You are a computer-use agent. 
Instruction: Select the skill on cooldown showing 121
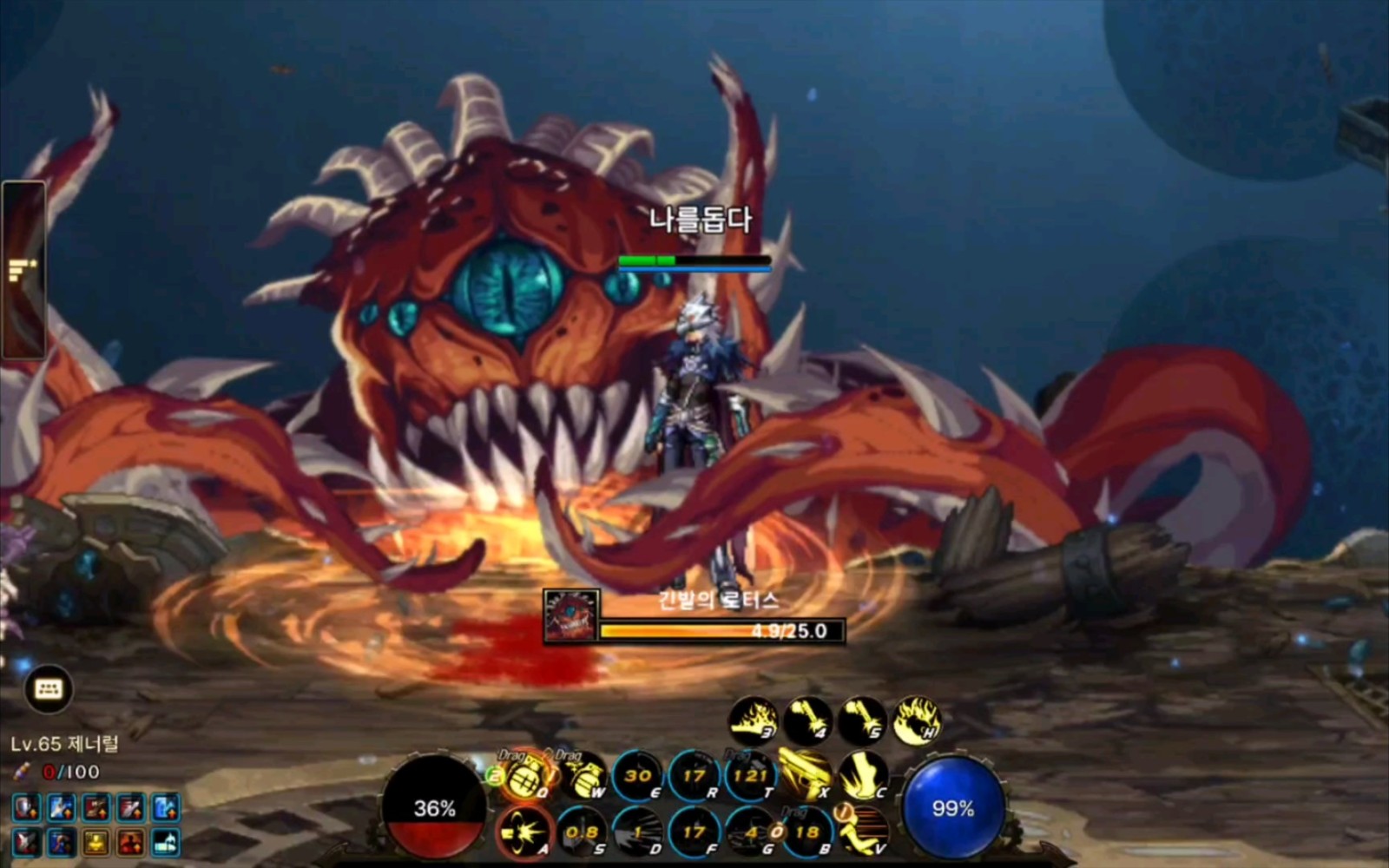coord(749,775)
